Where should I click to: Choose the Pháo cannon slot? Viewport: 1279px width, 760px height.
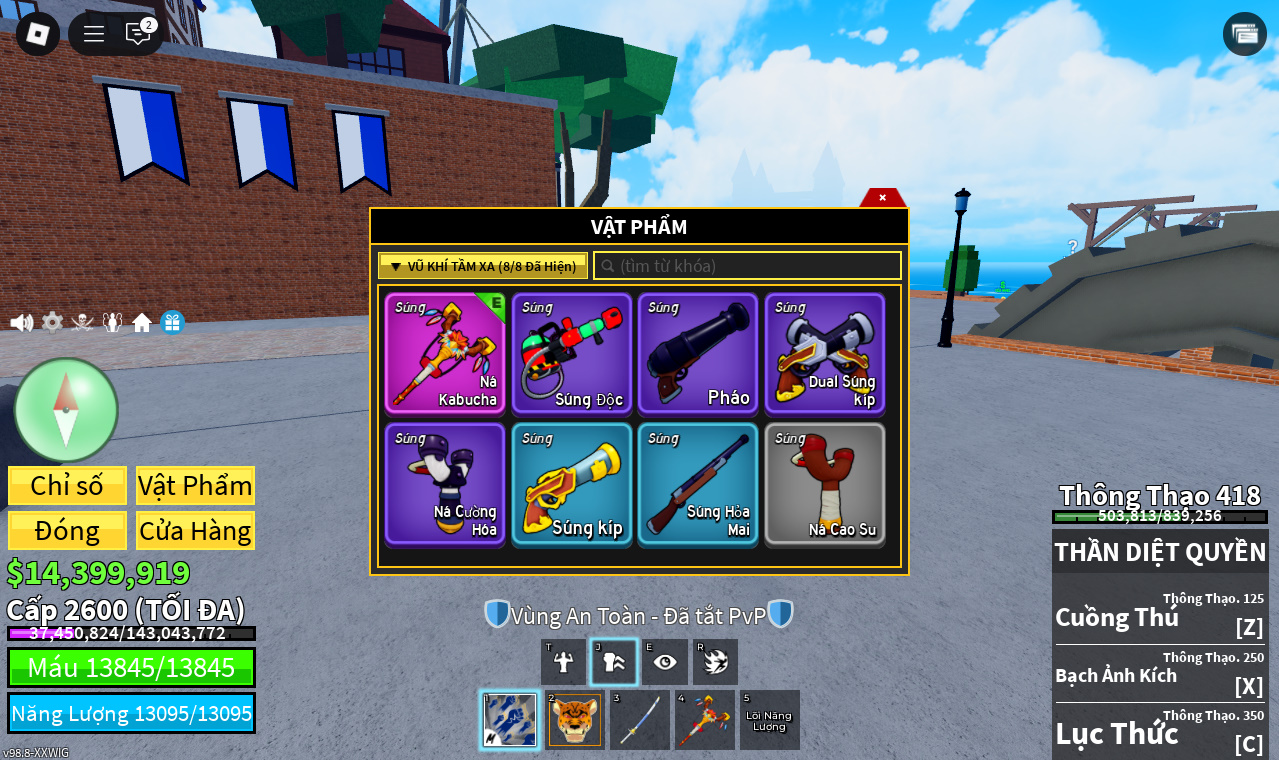click(698, 353)
